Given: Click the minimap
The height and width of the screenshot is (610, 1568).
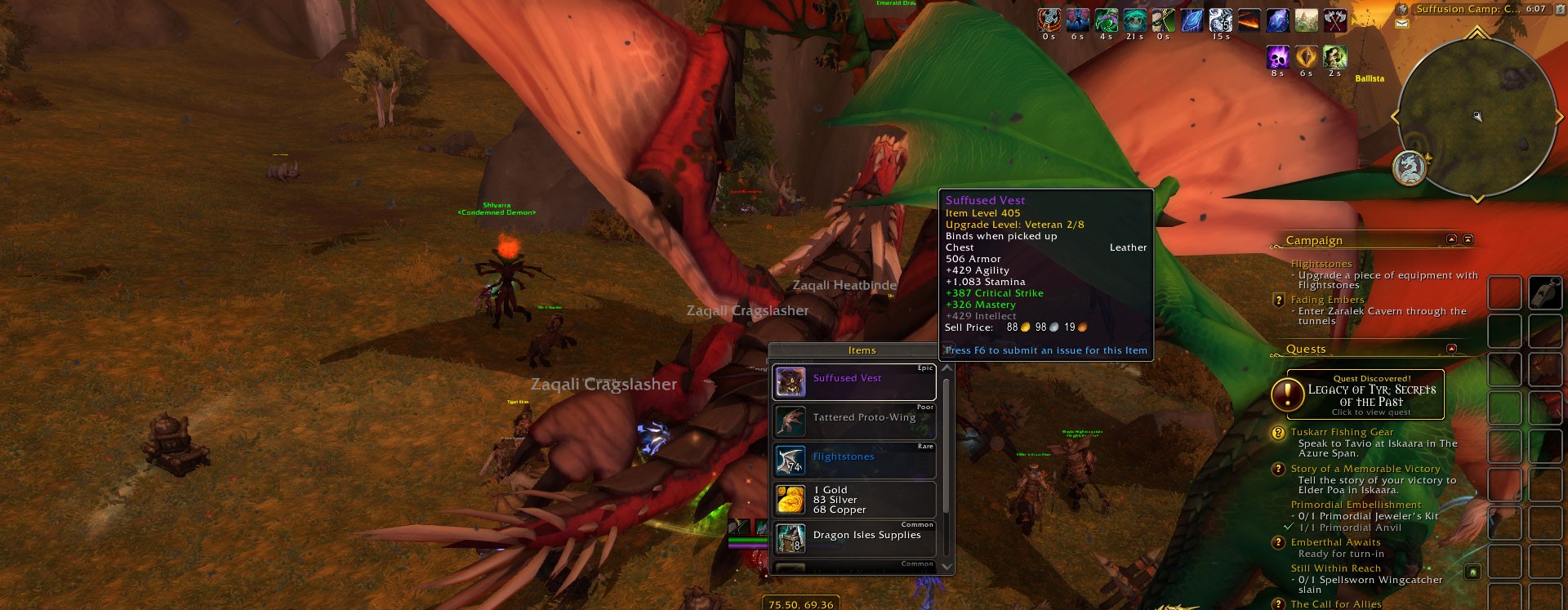Looking at the screenshot, I should [1477, 117].
